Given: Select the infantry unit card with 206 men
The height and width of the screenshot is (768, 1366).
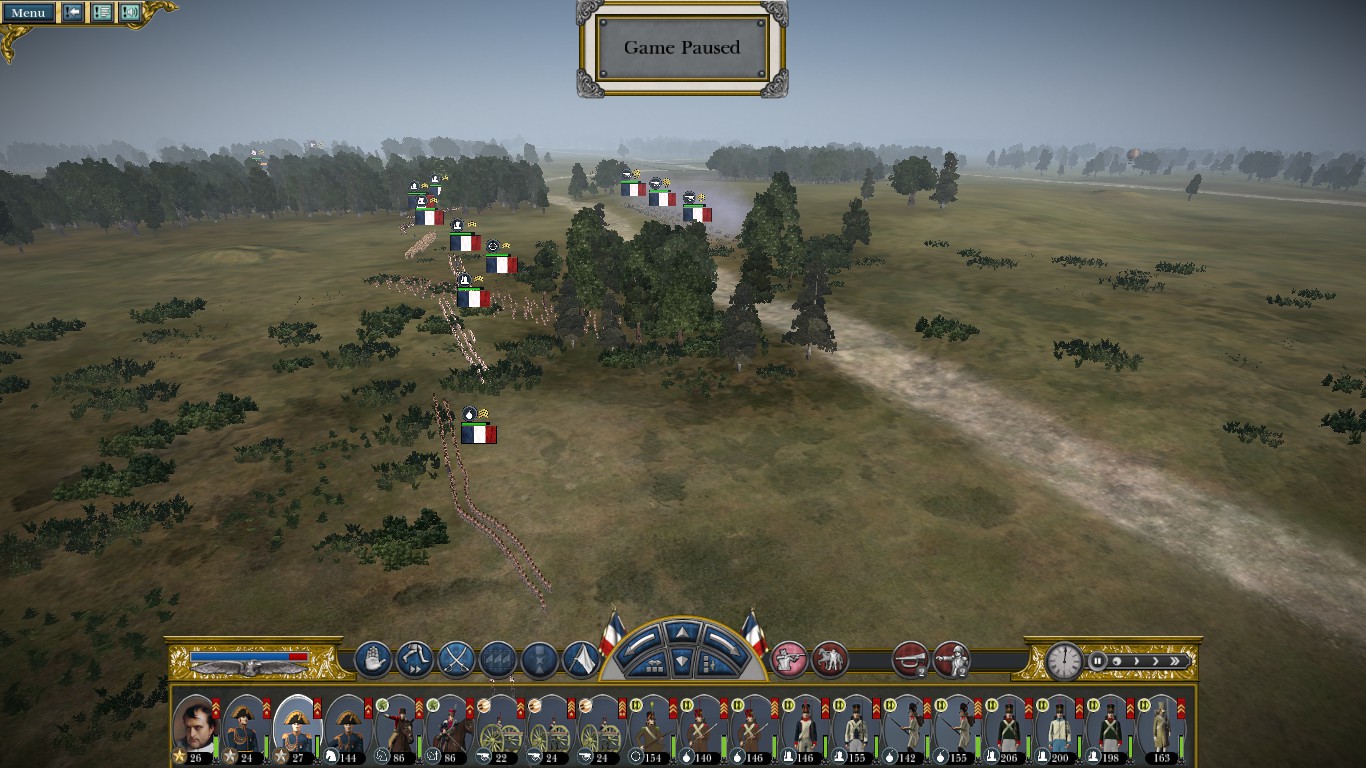Looking at the screenshot, I should [x=1007, y=728].
